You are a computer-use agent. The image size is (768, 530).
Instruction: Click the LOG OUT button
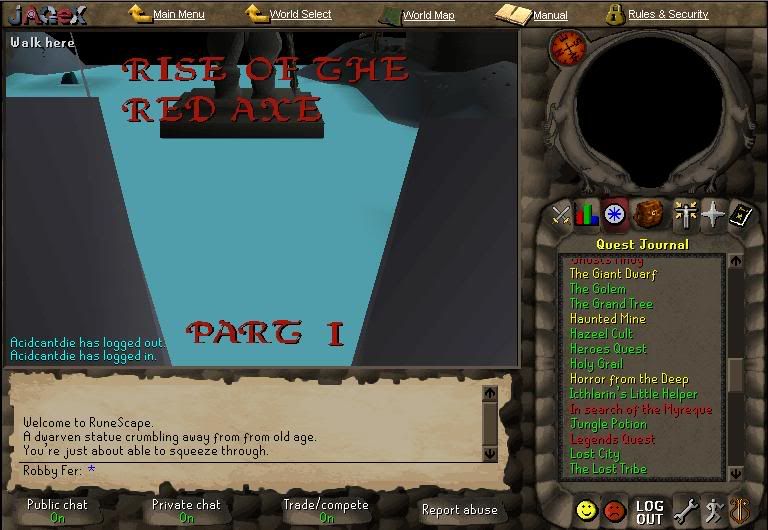pos(650,512)
